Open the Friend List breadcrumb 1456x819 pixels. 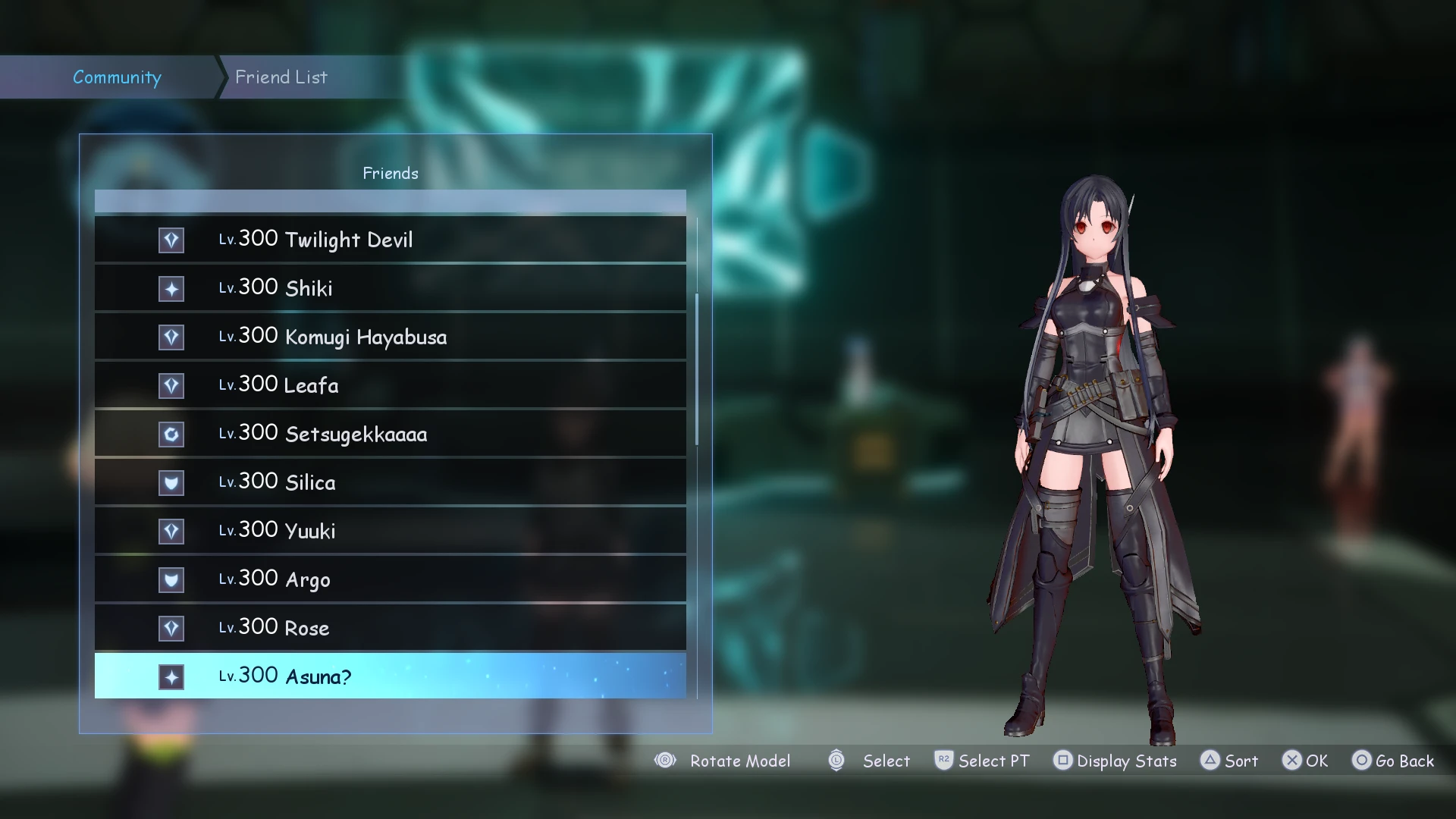pyautogui.click(x=281, y=77)
